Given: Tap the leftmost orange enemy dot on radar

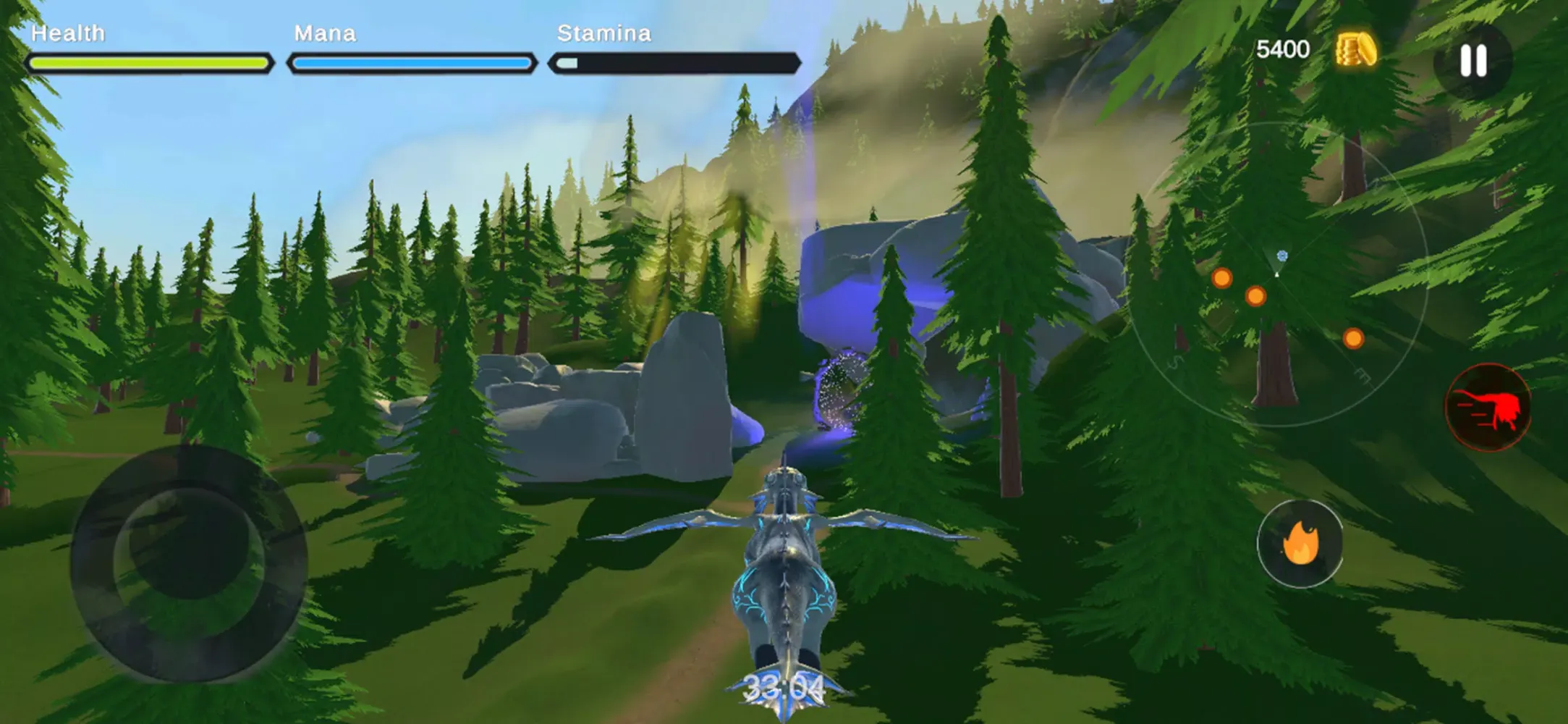Looking at the screenshot, I should 1221,278.
